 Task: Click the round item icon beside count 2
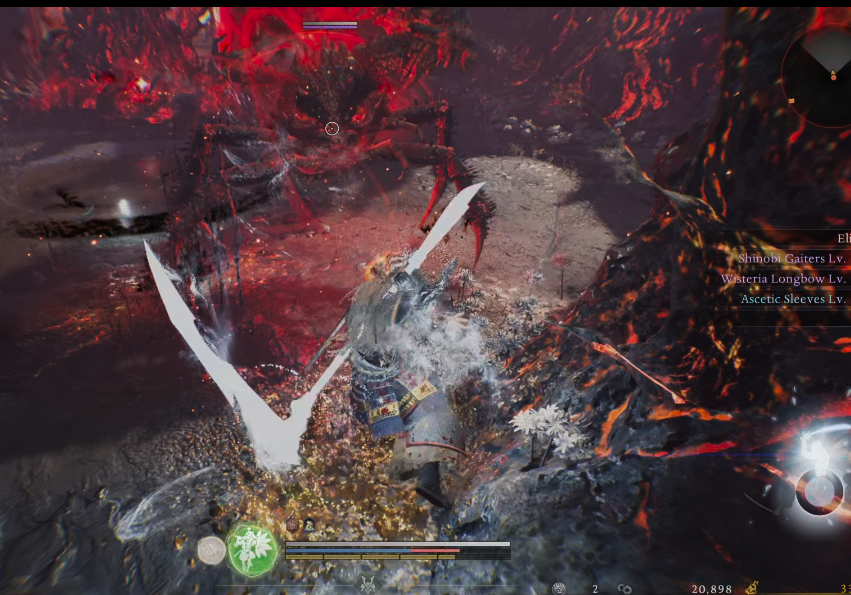(x=558, y=589)
